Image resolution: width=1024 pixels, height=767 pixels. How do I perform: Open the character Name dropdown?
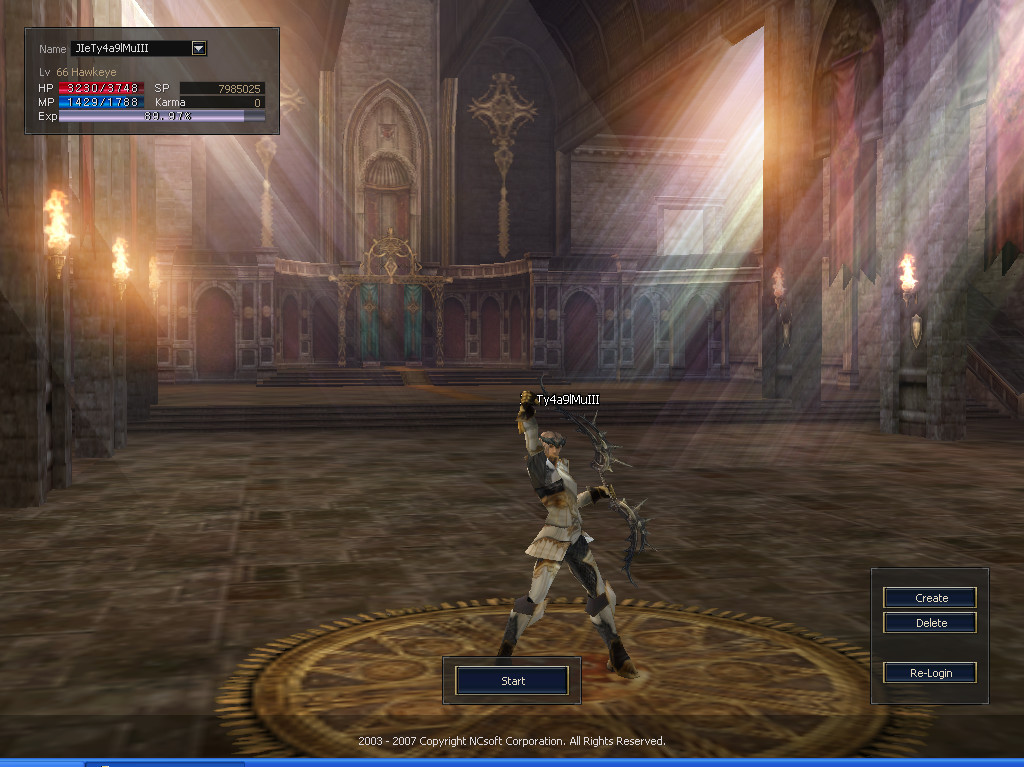pyautogui.click(x=198, y=48)
